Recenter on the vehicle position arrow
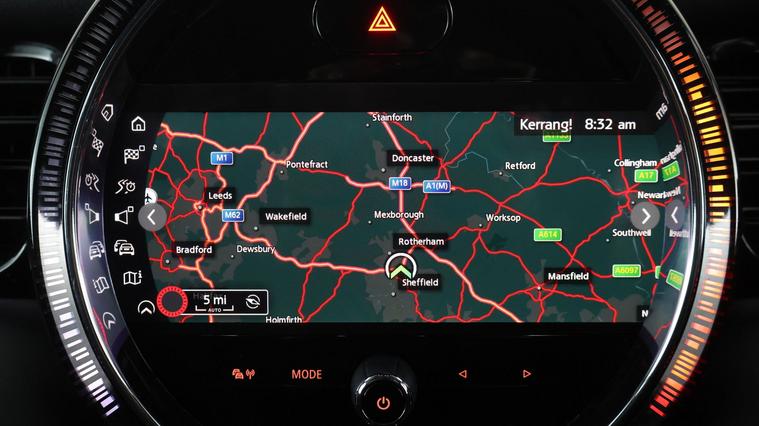 (x=400, y=267)
